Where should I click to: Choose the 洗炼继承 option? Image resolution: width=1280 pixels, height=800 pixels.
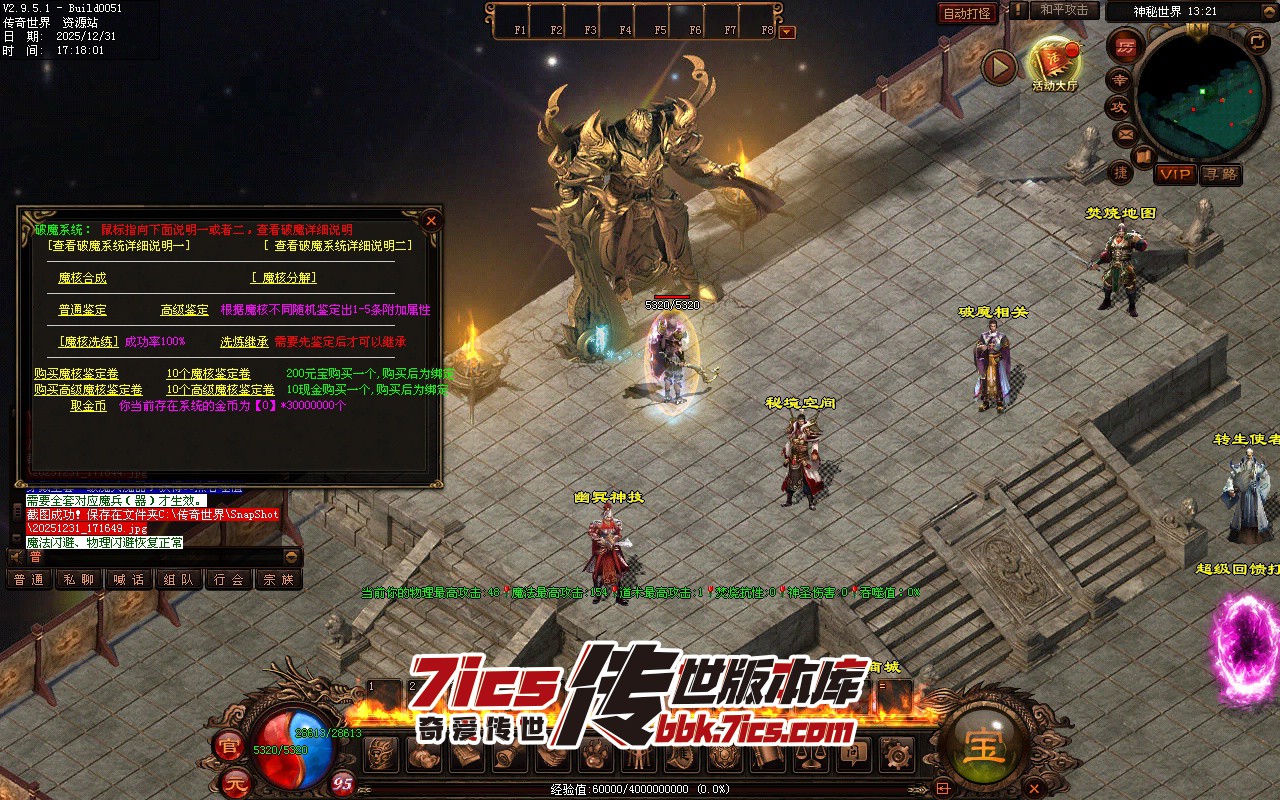tap(244, 342)
